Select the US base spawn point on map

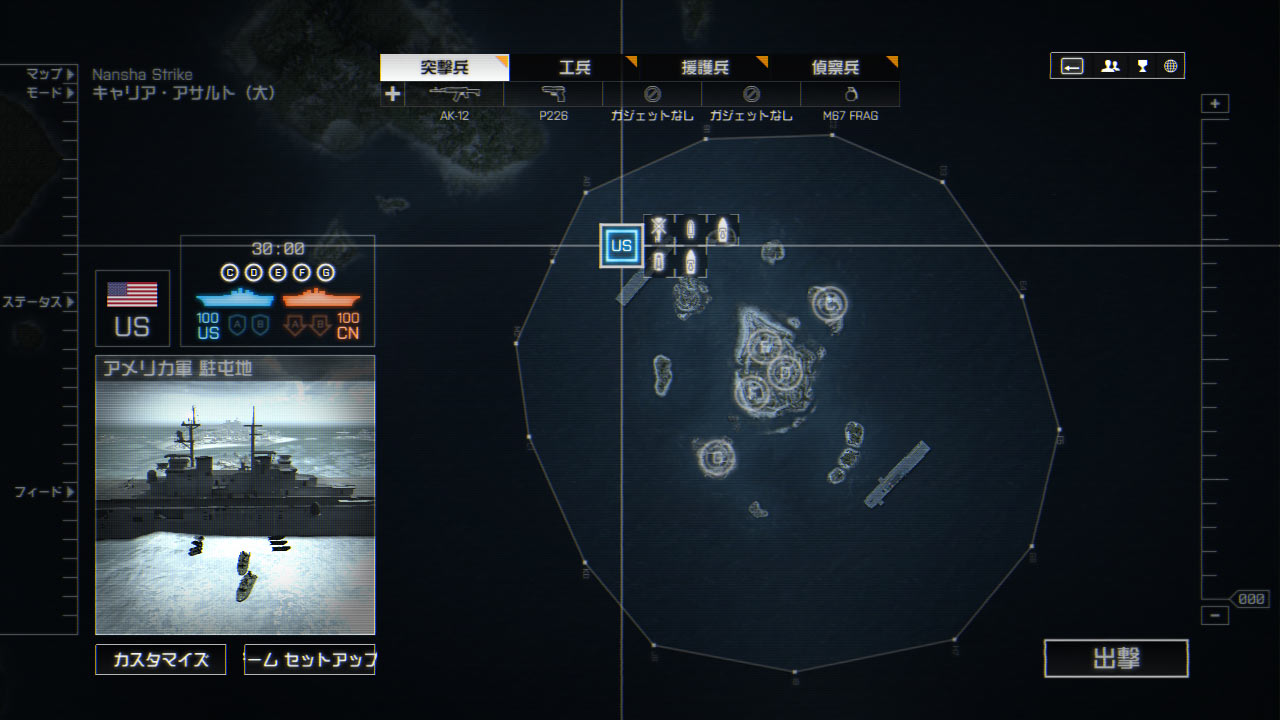pyautogui.click(x=621, y=246)
